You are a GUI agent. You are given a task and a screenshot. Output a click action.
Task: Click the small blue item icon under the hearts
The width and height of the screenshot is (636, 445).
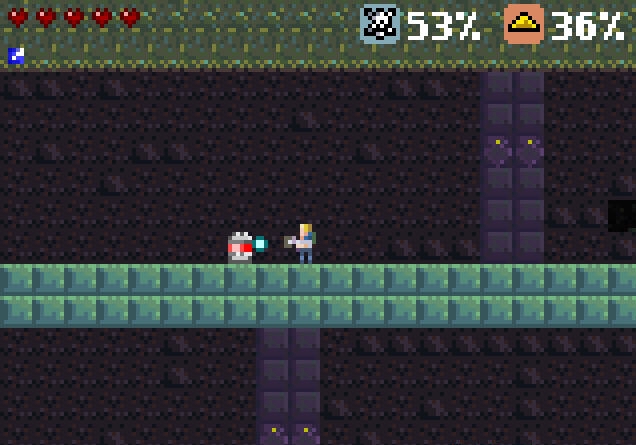pos(16,56)
